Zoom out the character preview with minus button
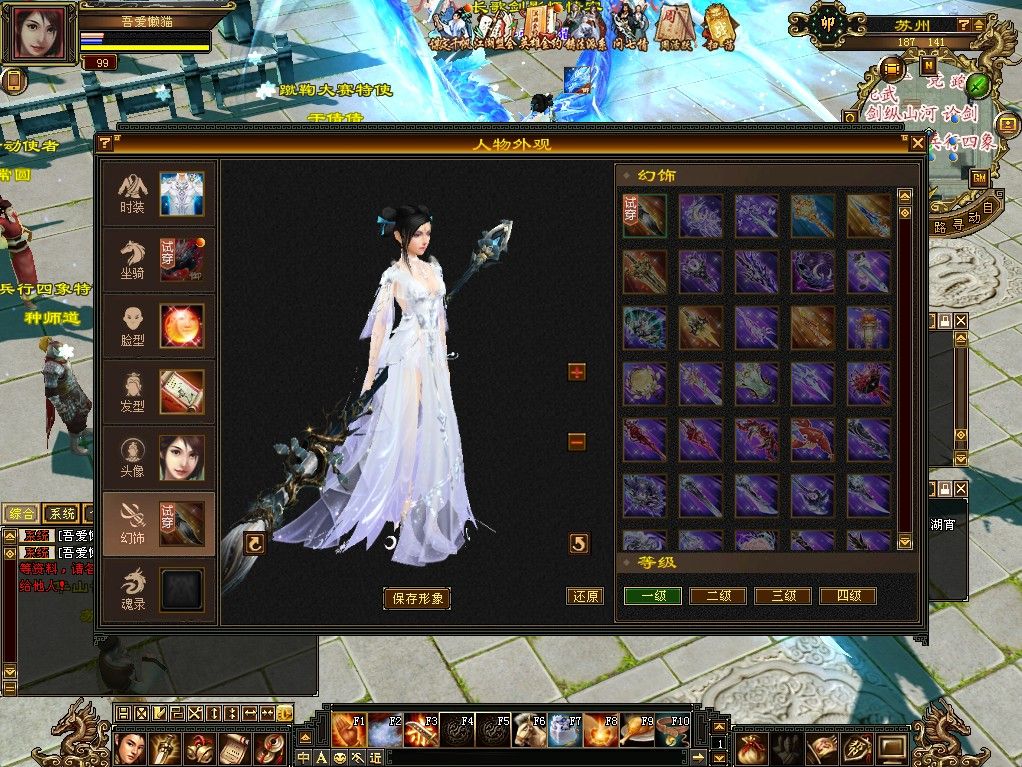1022x767 pixels. pos(576,442)
